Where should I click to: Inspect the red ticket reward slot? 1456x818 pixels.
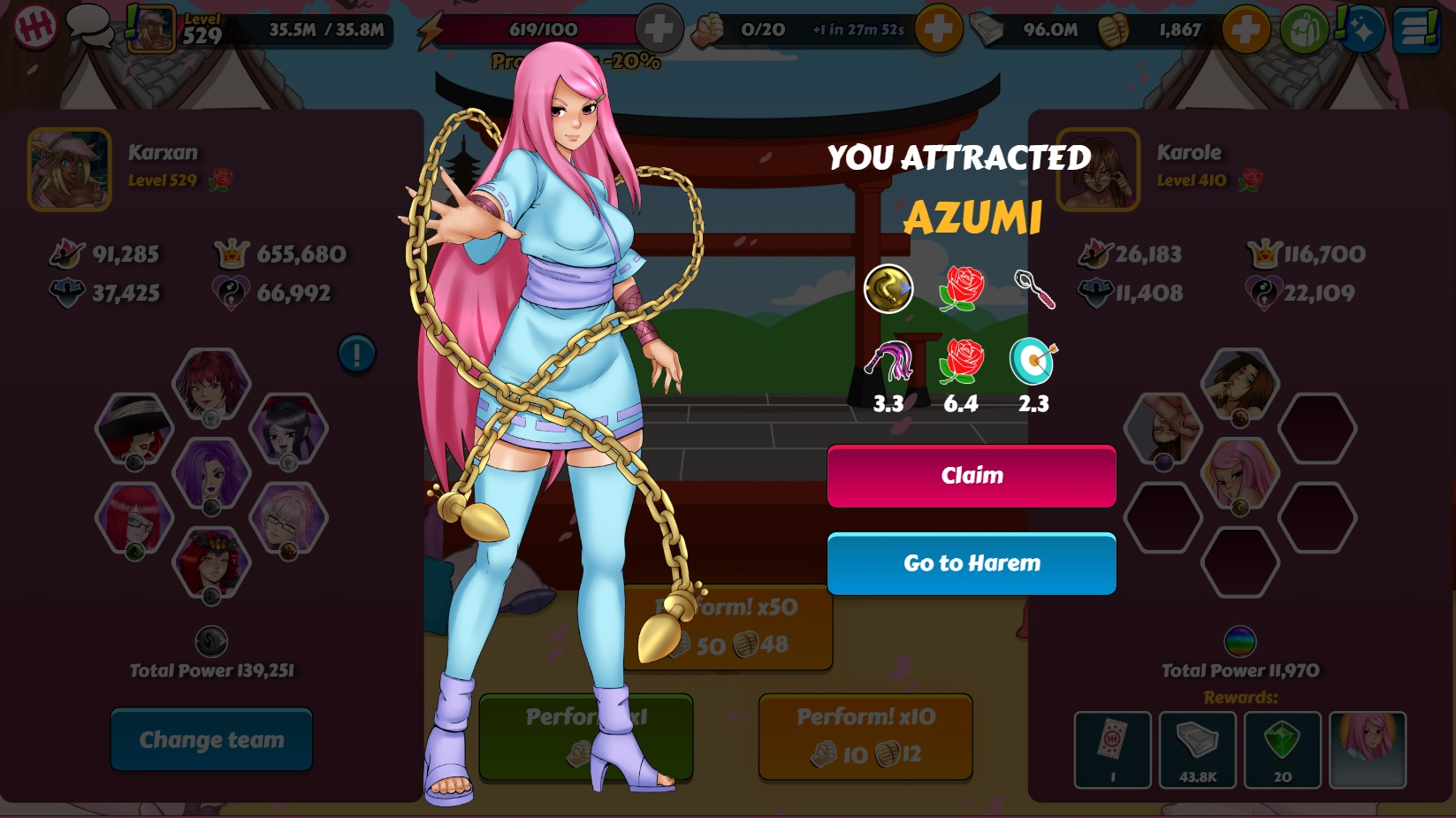coord(1112,749)
